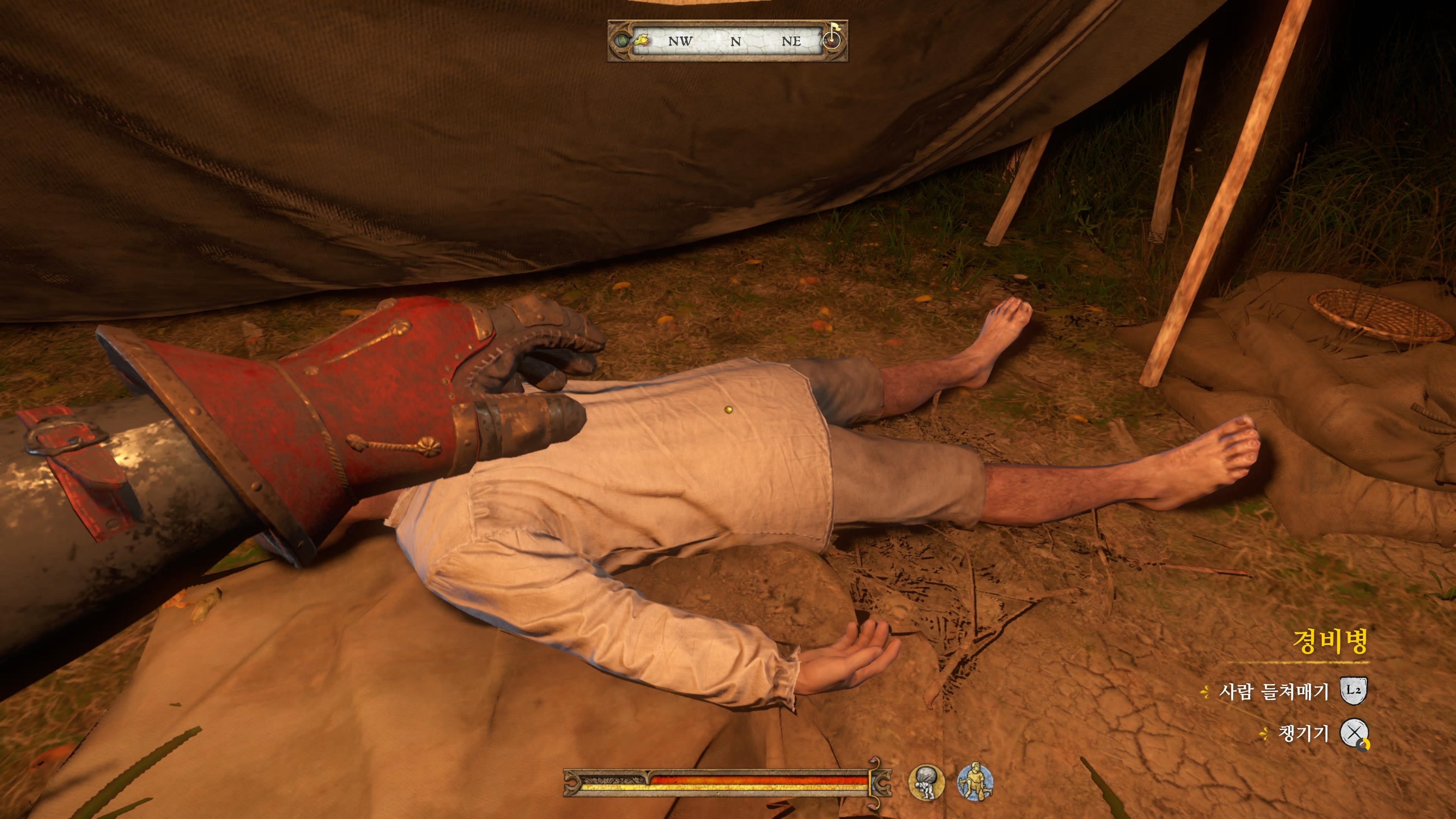The image size is (1456, 819).
Task: Select the yellow dog head marker on compass
Action: [641, 41]
